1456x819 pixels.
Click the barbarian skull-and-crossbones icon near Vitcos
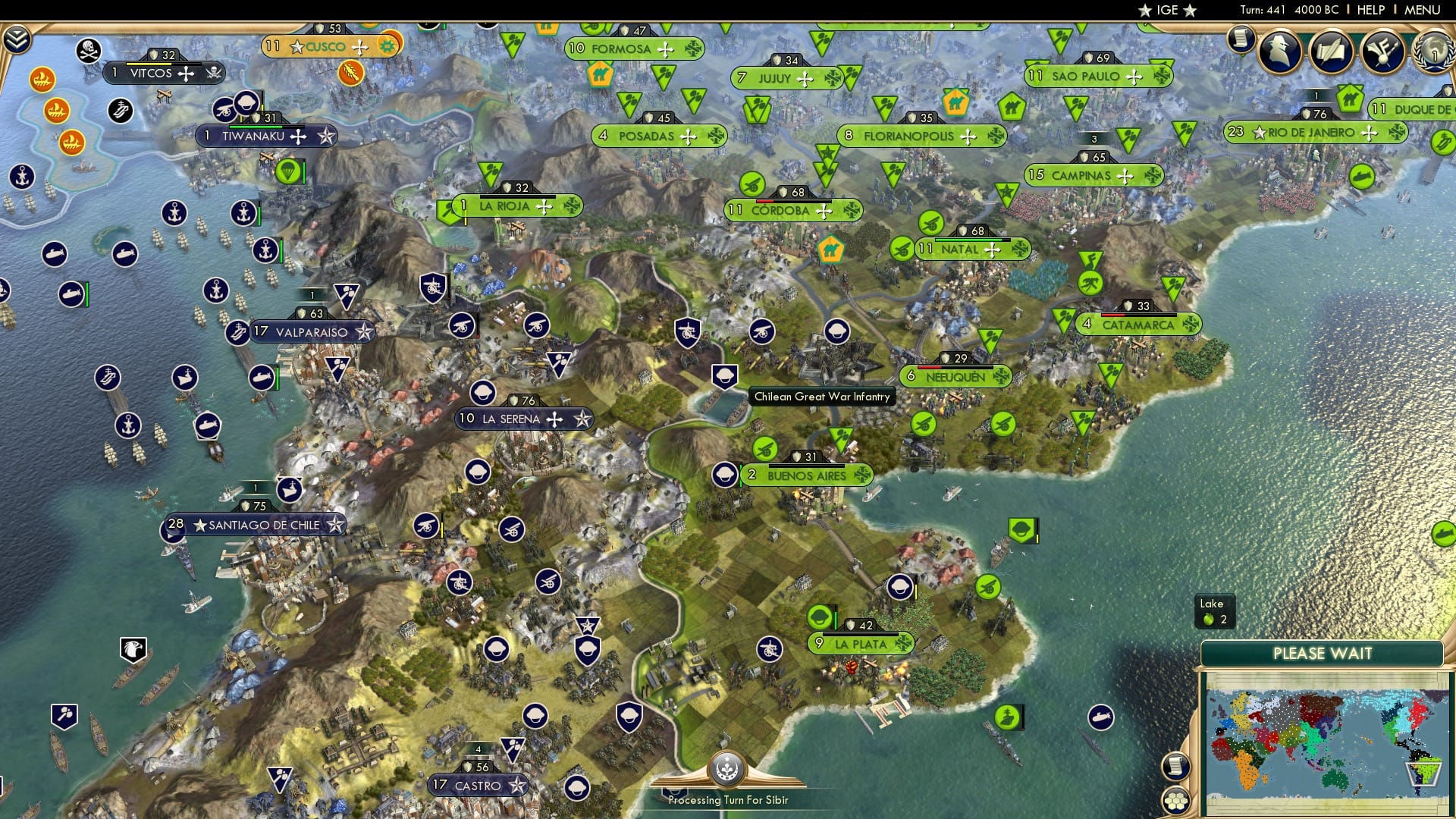[x=90, y=49]
